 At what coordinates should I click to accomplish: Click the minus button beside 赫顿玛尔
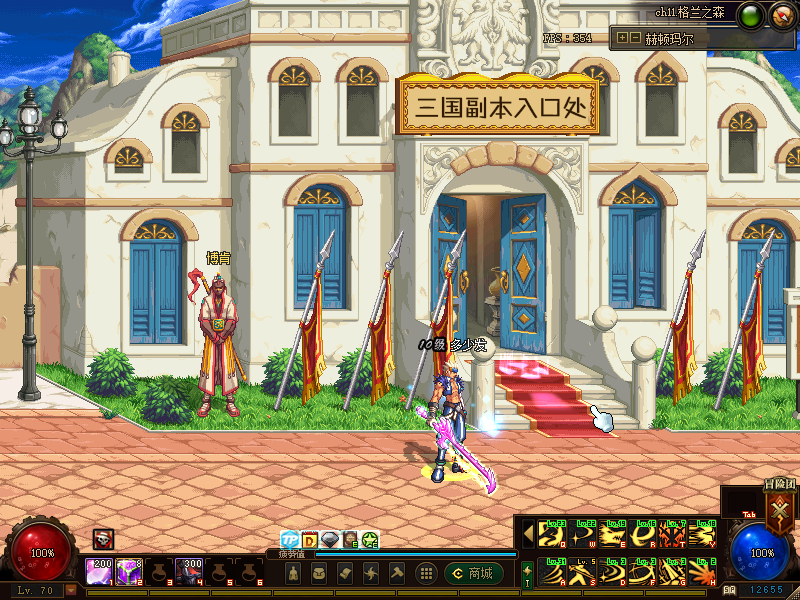[635, 38]
